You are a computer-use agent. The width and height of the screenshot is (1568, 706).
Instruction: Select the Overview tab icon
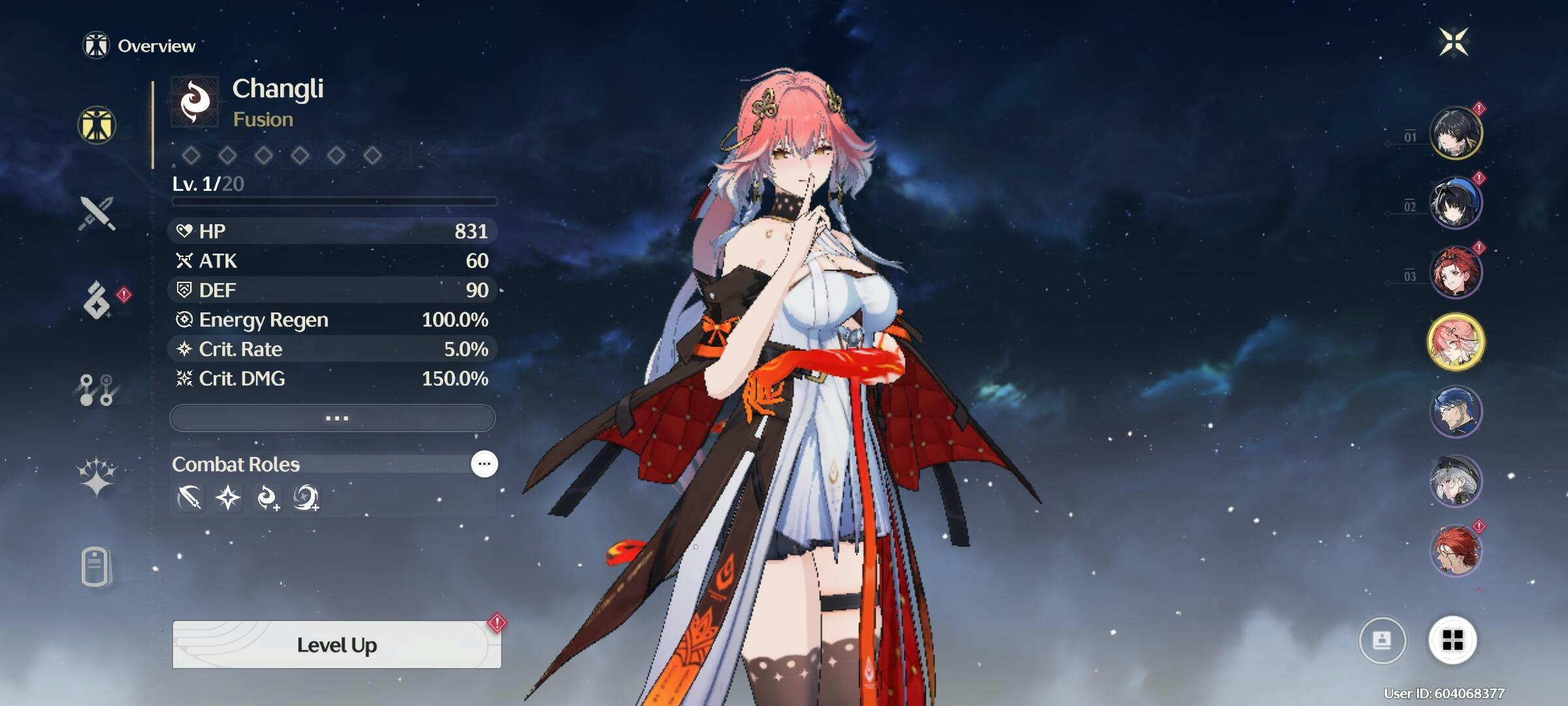click(97, 125)
